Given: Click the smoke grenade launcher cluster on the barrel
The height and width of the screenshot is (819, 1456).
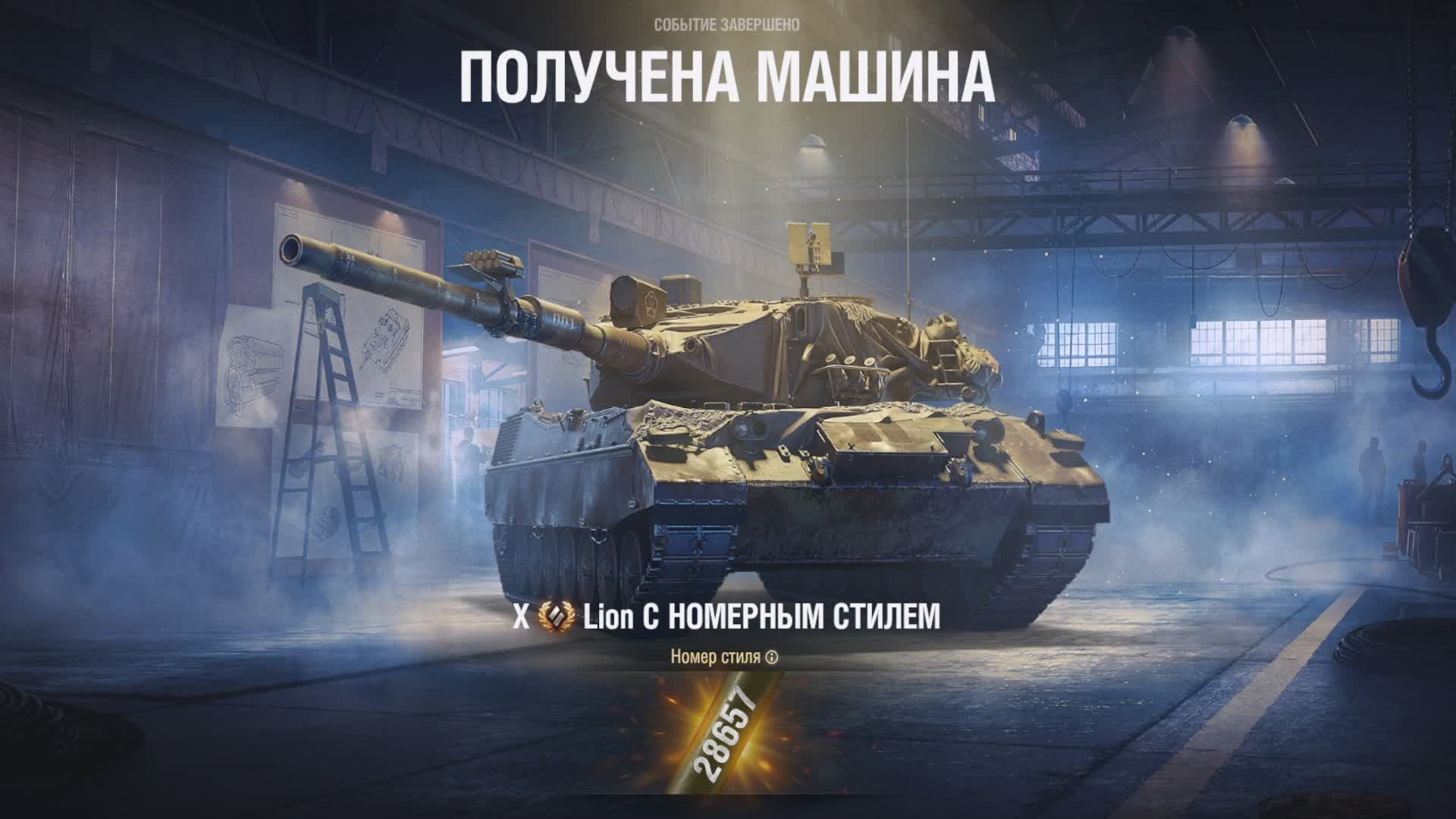Looking at the screenshot, I should click(x=490, y=262).
